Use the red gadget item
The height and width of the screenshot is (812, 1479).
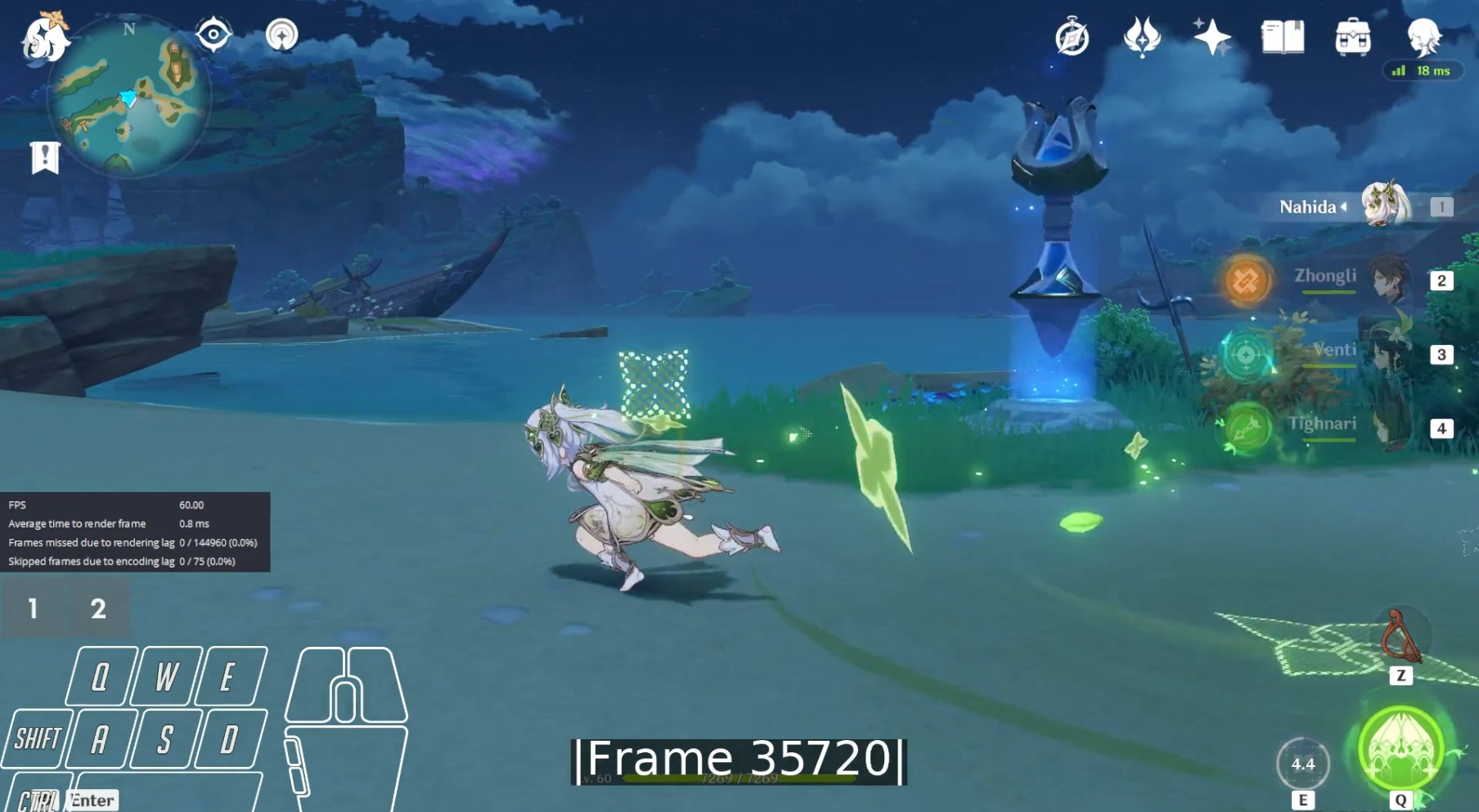point(1400,639)
